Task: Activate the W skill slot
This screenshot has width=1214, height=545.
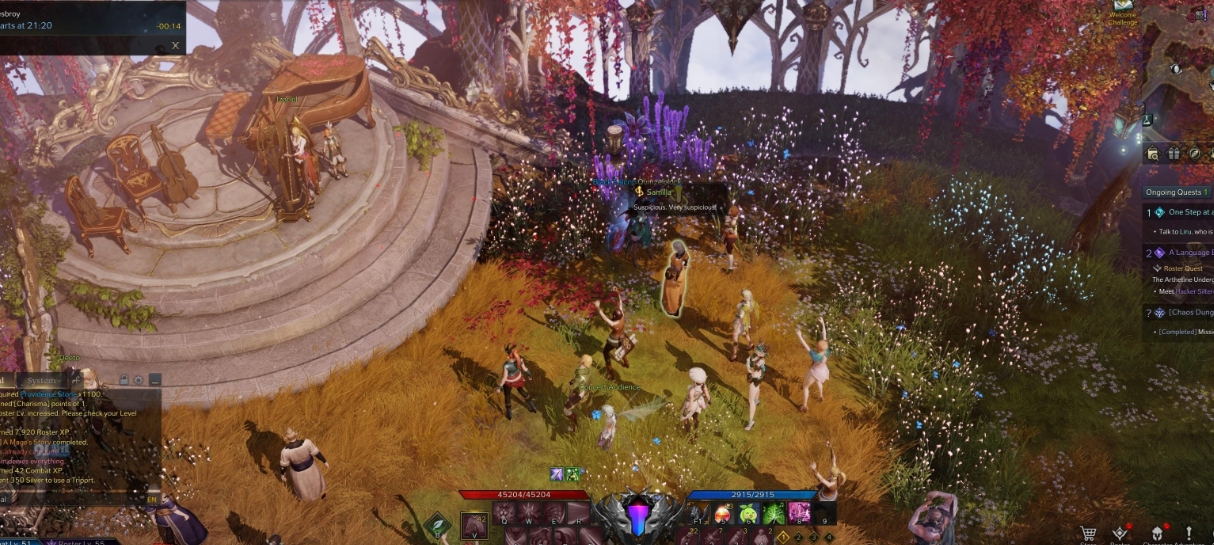Action: tap(529, 514)
